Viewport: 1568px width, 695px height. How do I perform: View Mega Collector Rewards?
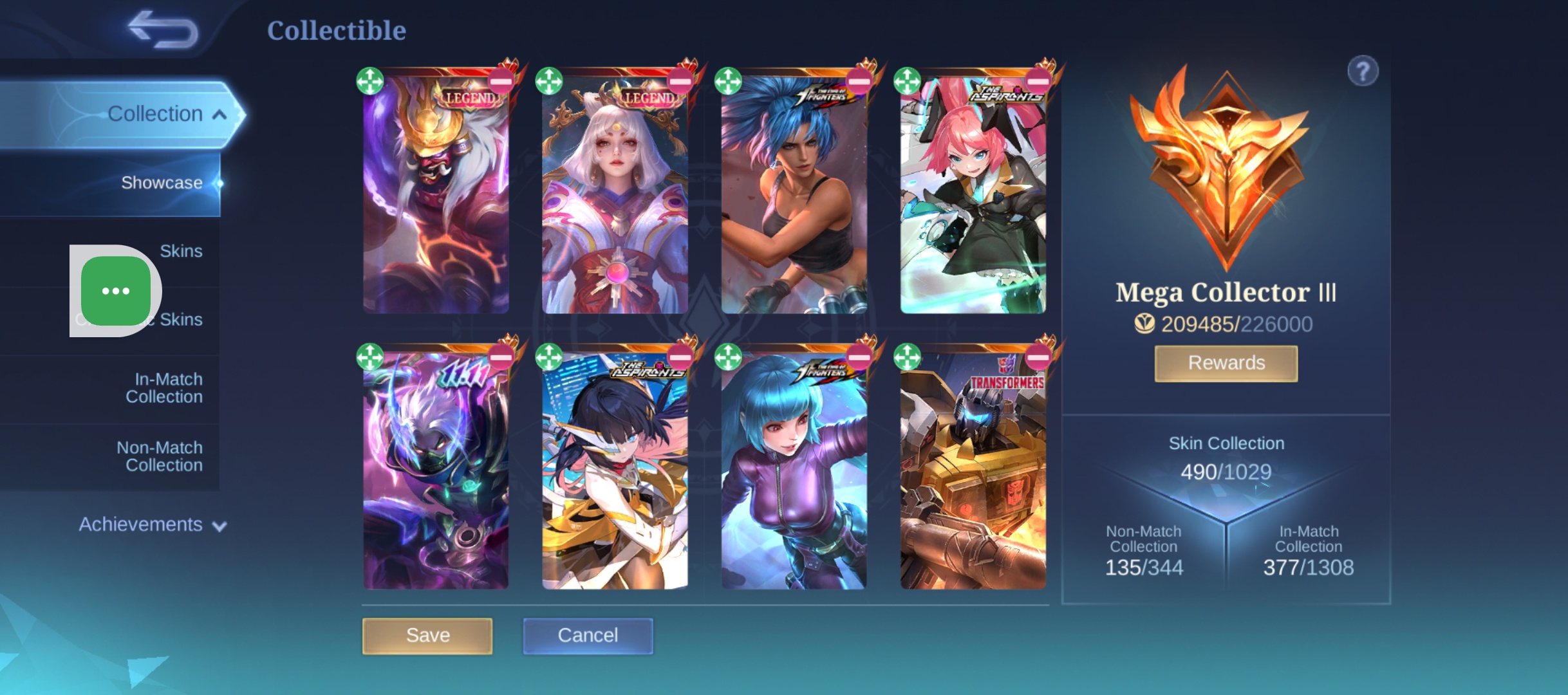1226,363
